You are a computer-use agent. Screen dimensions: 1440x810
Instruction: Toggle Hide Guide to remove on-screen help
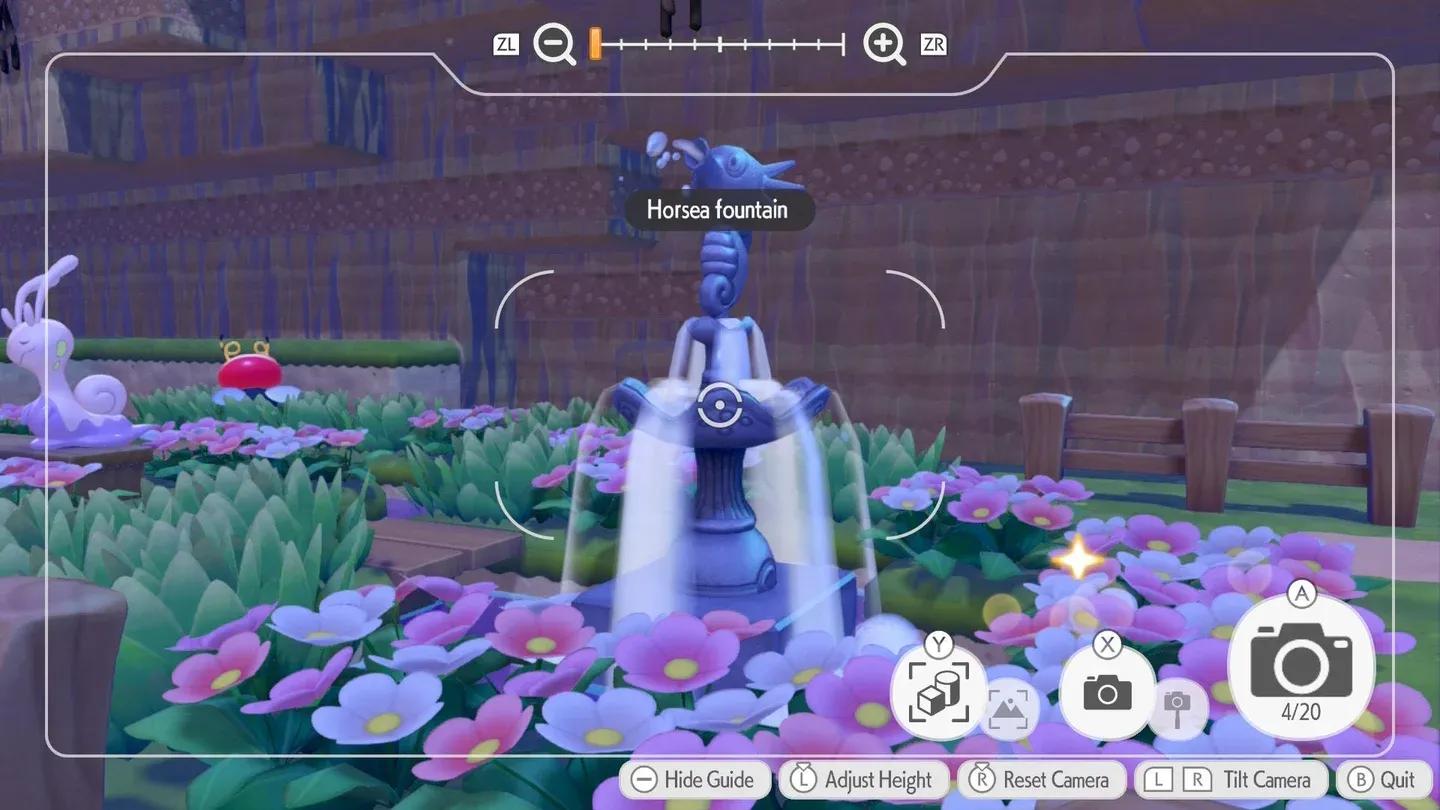pyautogui.click(x=694, y=779)
